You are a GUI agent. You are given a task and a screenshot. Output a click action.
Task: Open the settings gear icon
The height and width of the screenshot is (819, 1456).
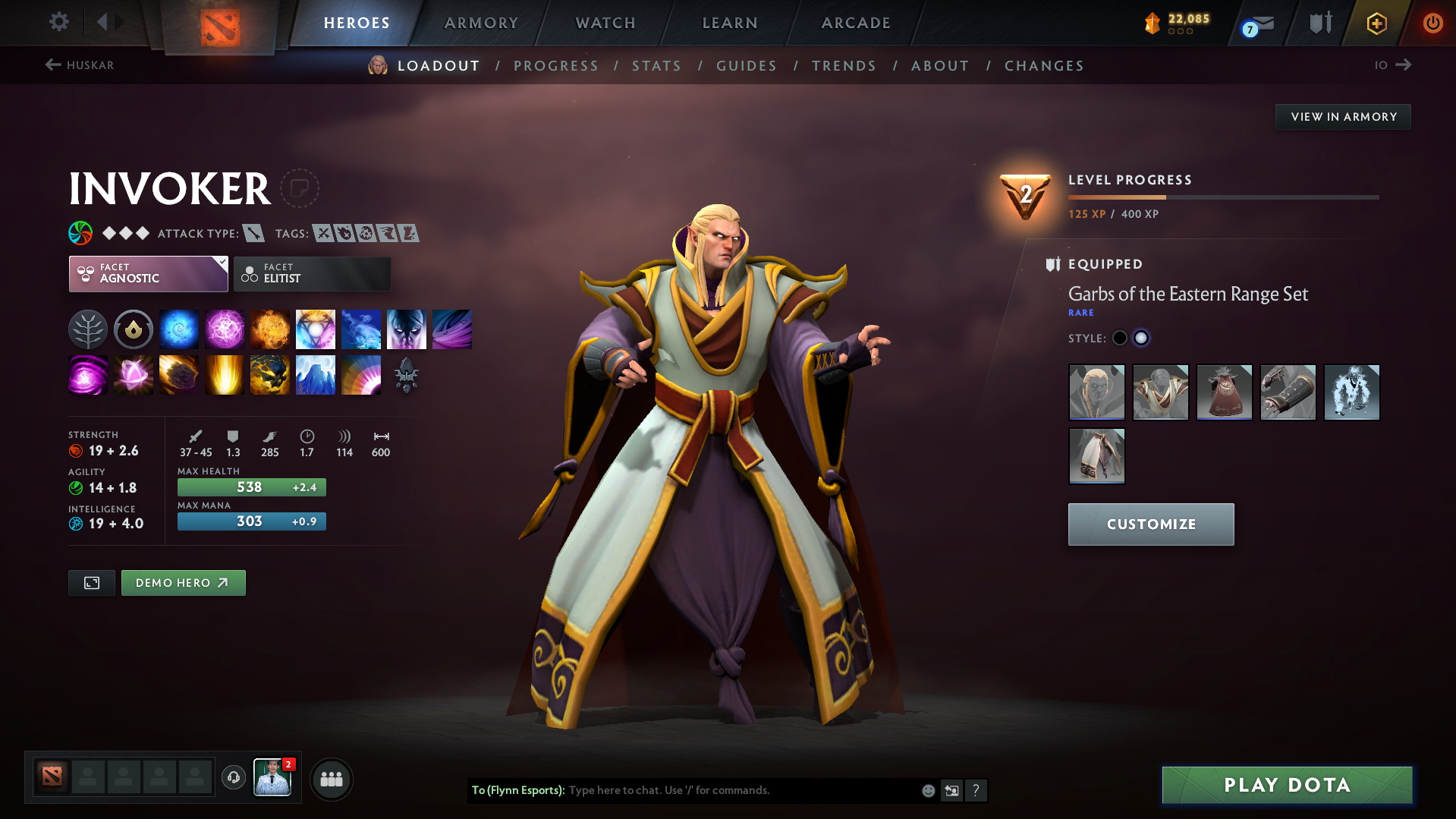[58, 22]
